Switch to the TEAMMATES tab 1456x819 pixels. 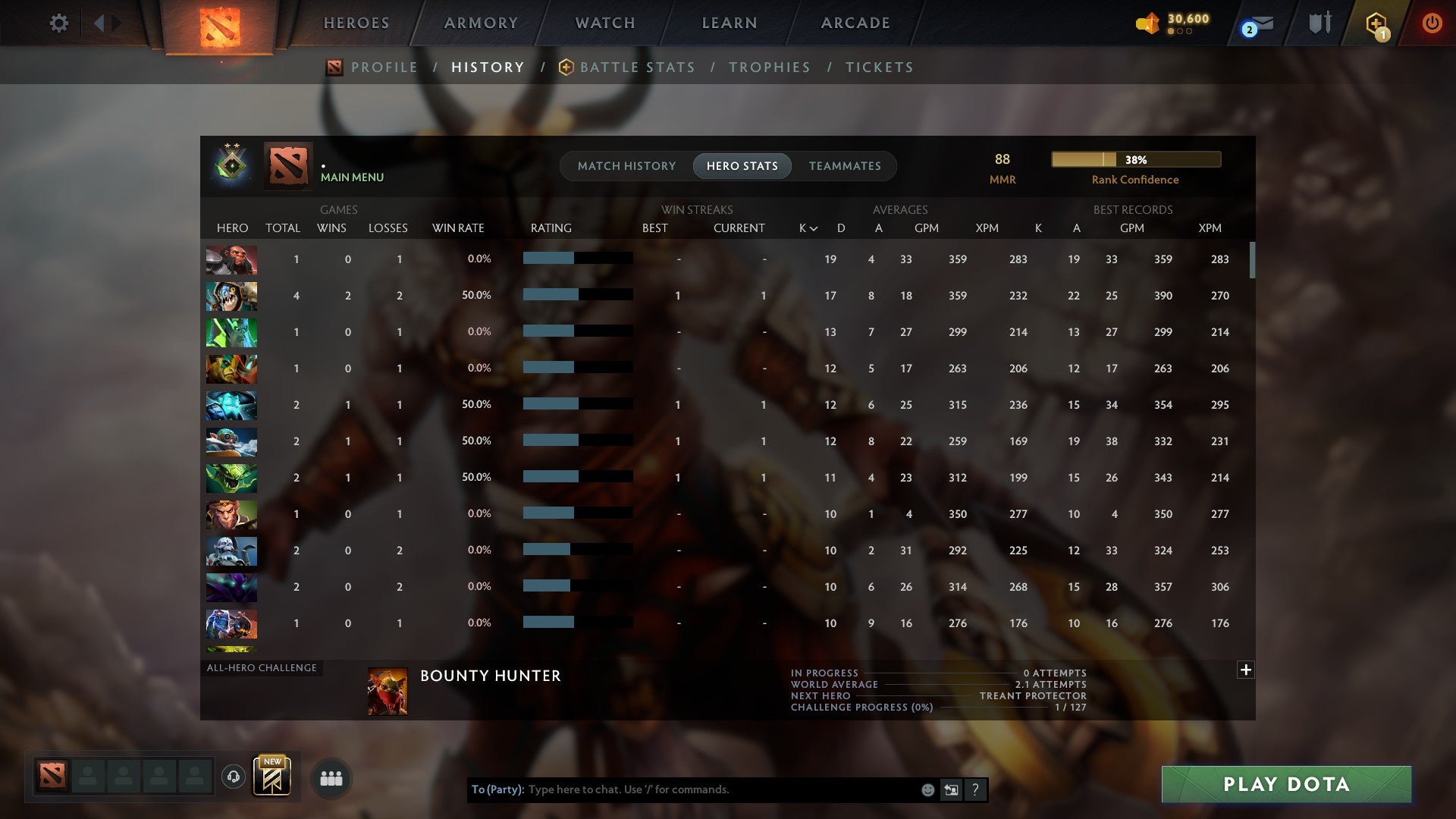pos(845,166)
